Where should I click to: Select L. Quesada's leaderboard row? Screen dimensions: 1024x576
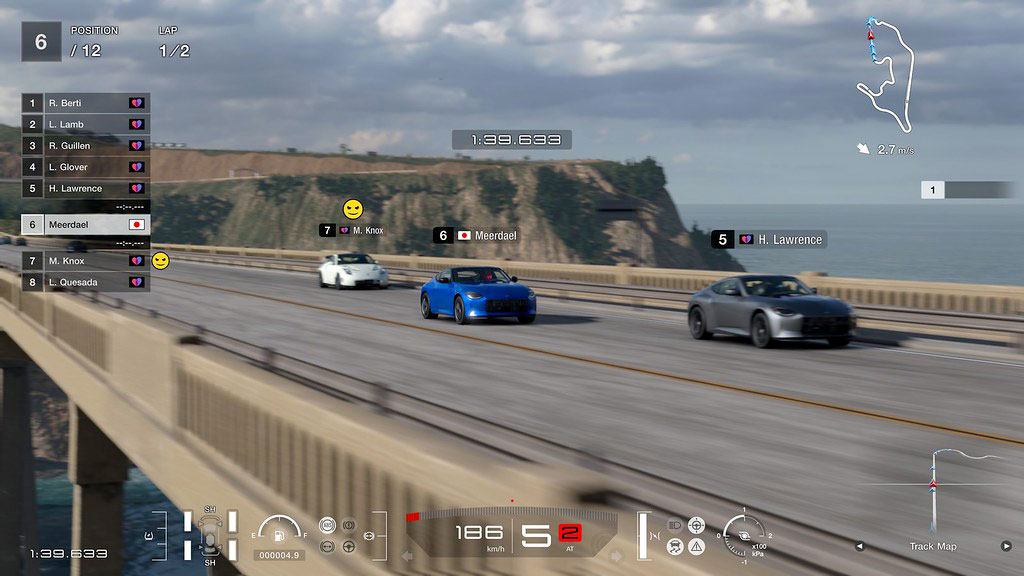(x=86, y=282)
